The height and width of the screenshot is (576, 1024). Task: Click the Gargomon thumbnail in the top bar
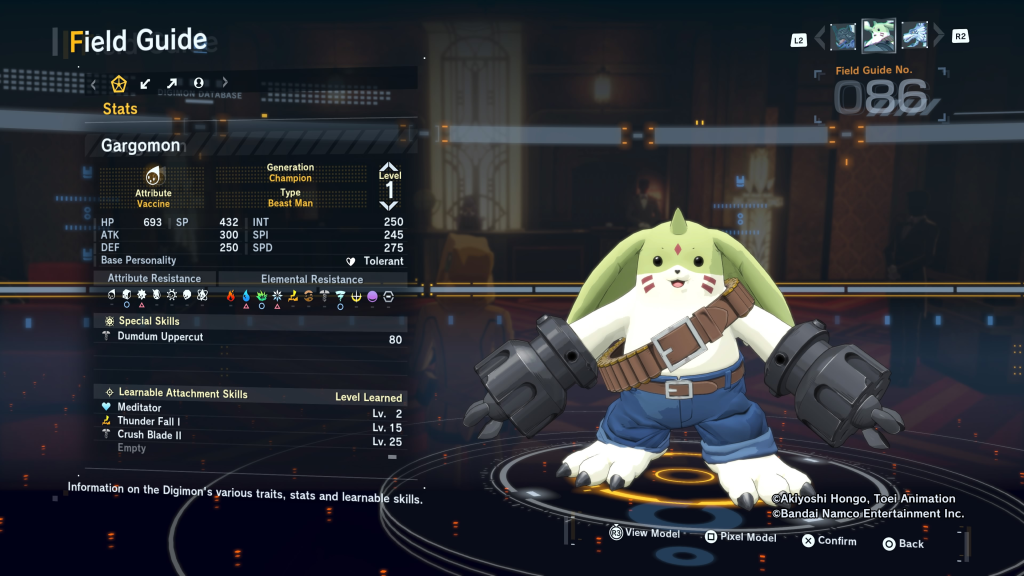[878, 37]
